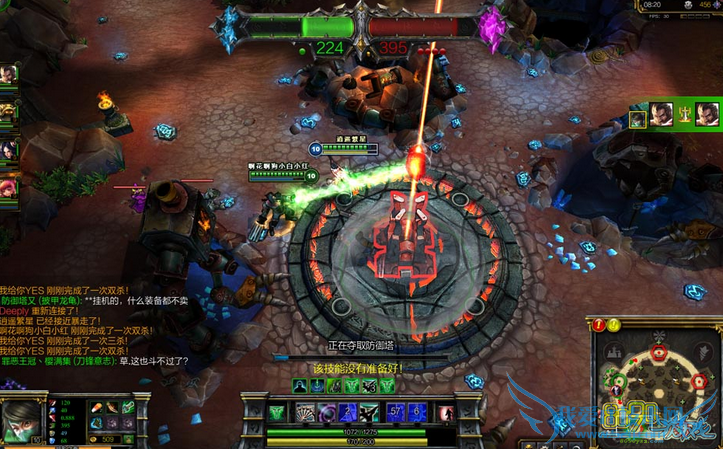The height and width of the screenshot is (449, 723).
Task: Activate the purple swirl ability icon
Action: pos(326,411)
